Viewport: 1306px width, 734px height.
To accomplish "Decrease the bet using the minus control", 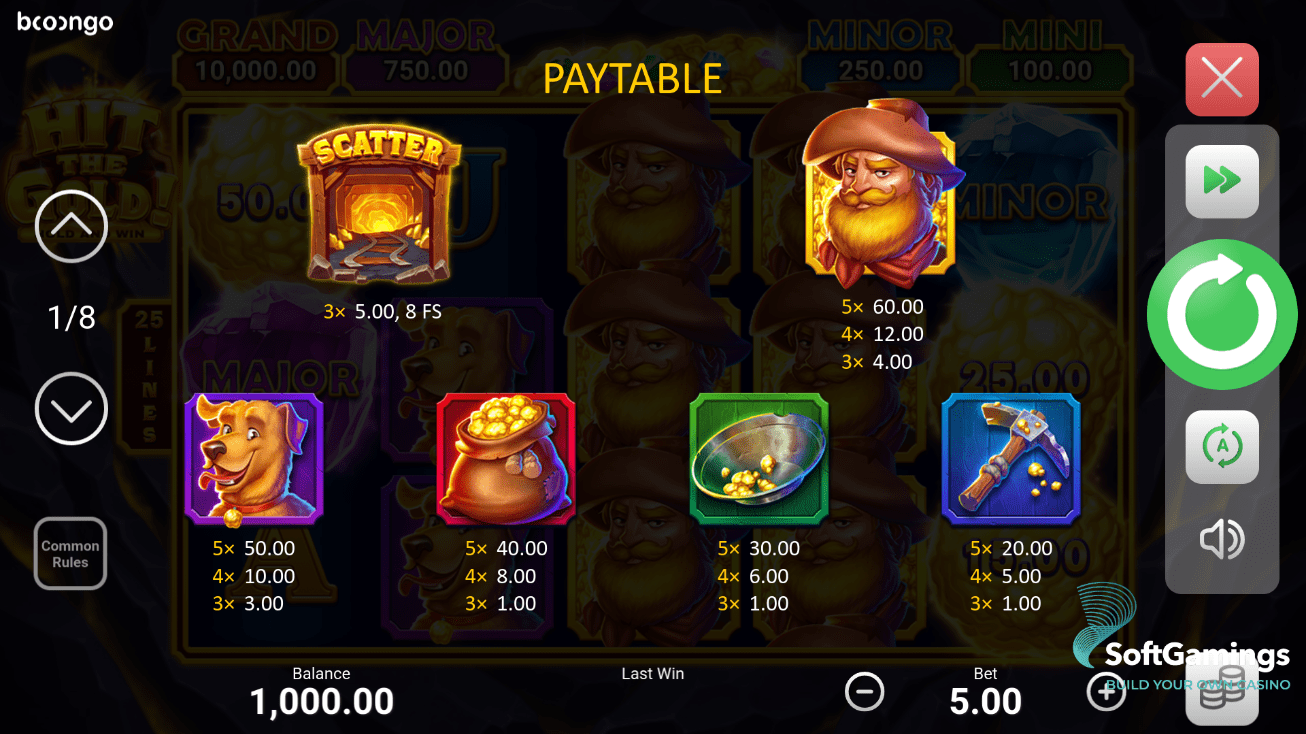I will pyautogui.click(x=865, y=691).
